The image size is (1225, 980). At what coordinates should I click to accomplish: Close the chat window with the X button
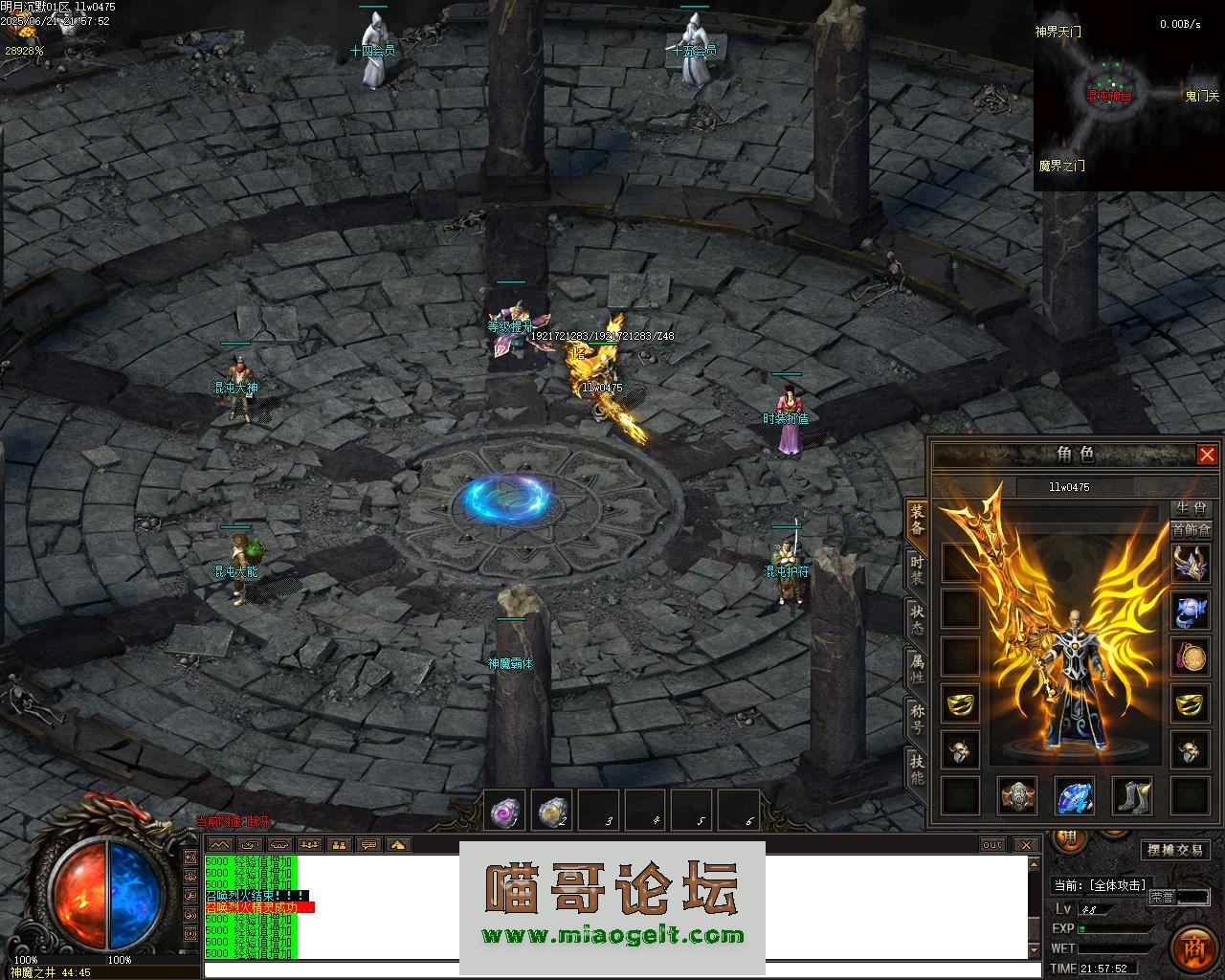click(x=1026, y=844)
